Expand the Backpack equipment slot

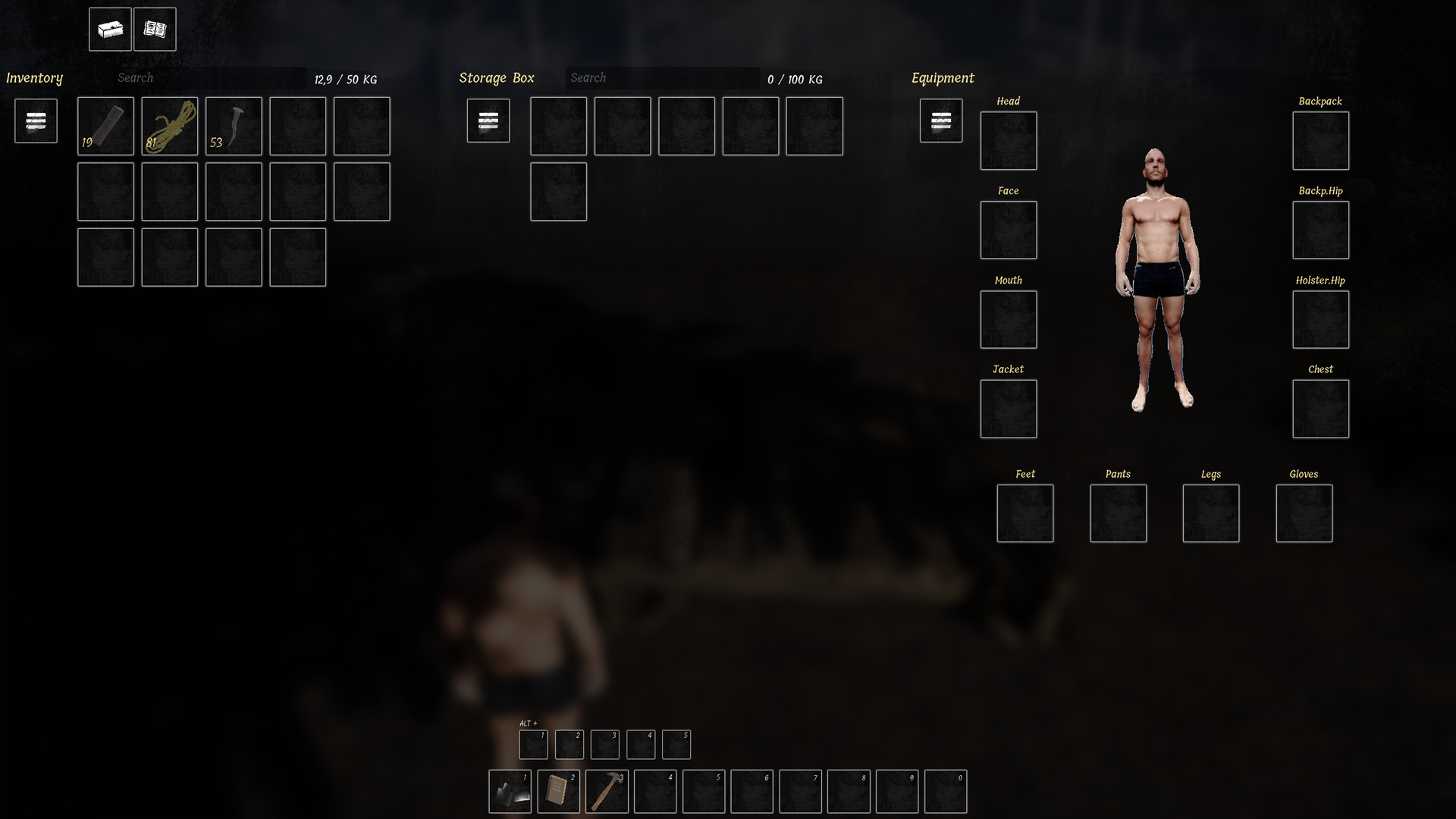[x=1321, y=141]
